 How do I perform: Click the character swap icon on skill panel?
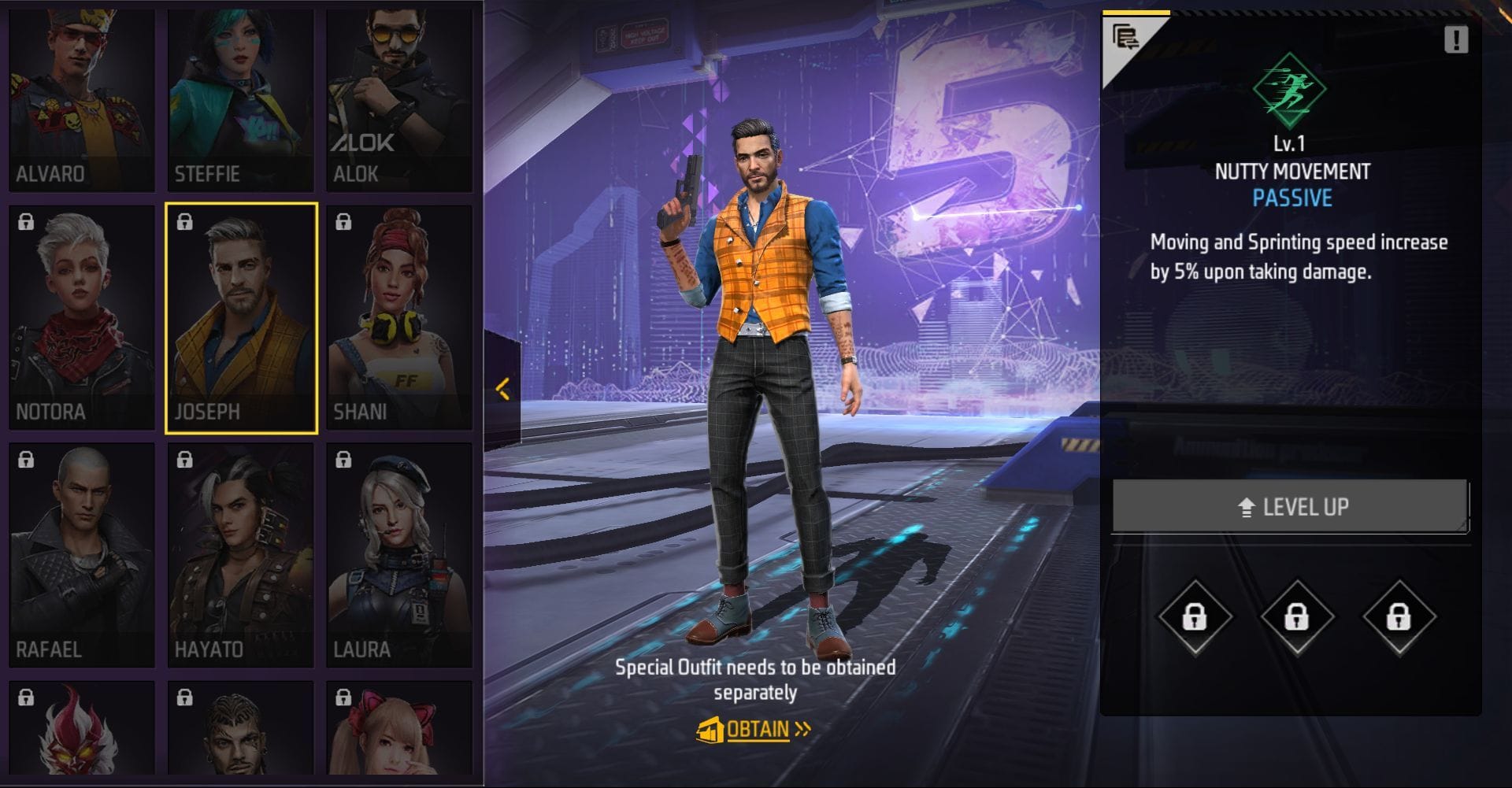coord(1125,34)
